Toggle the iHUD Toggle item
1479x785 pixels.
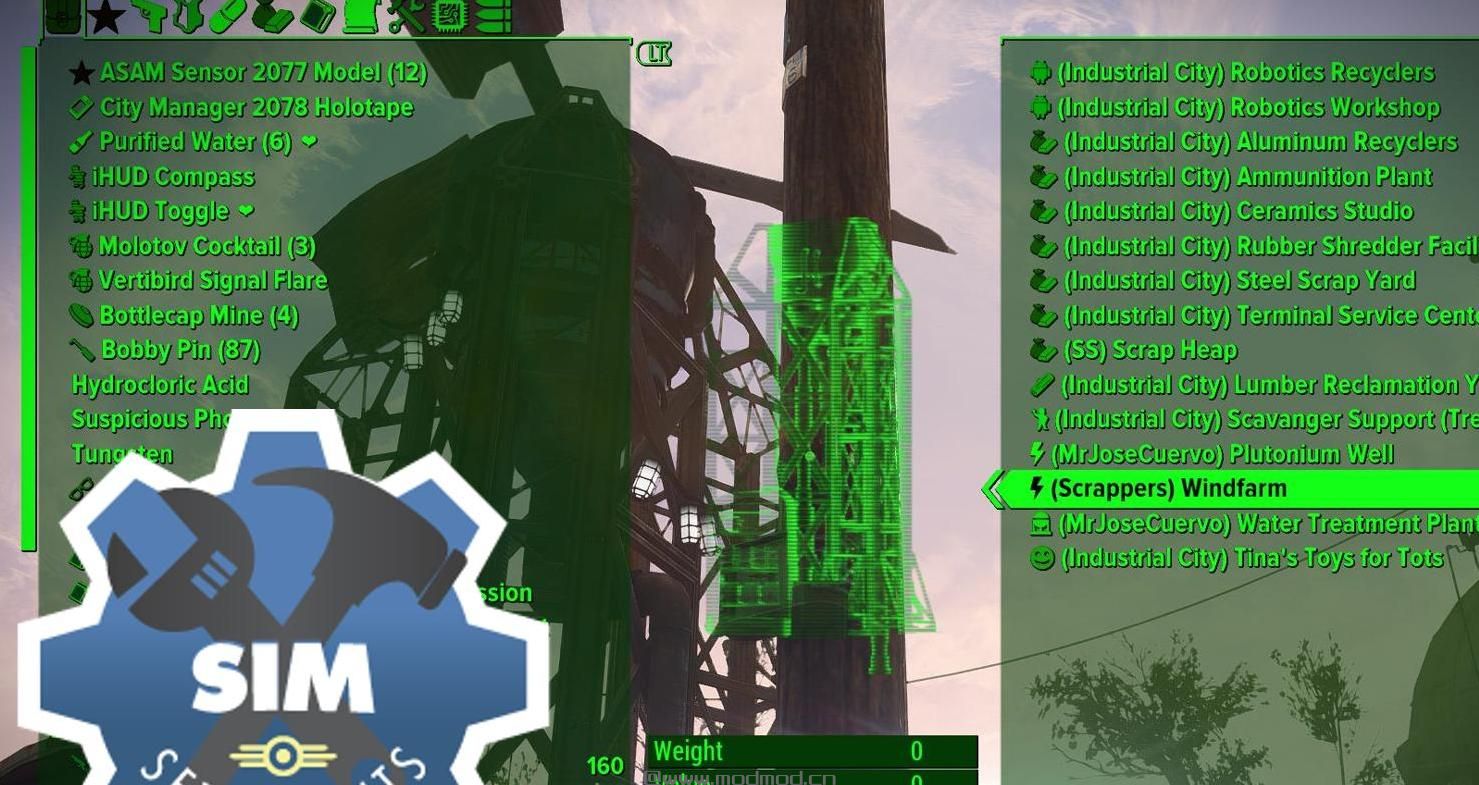(x=182, y=211)
